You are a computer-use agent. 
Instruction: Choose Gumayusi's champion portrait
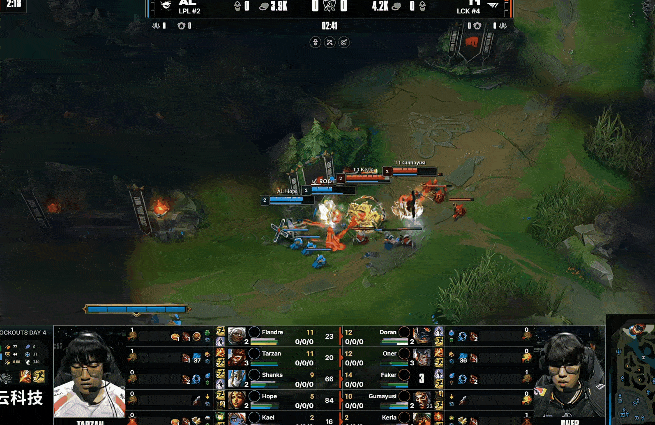424,398
